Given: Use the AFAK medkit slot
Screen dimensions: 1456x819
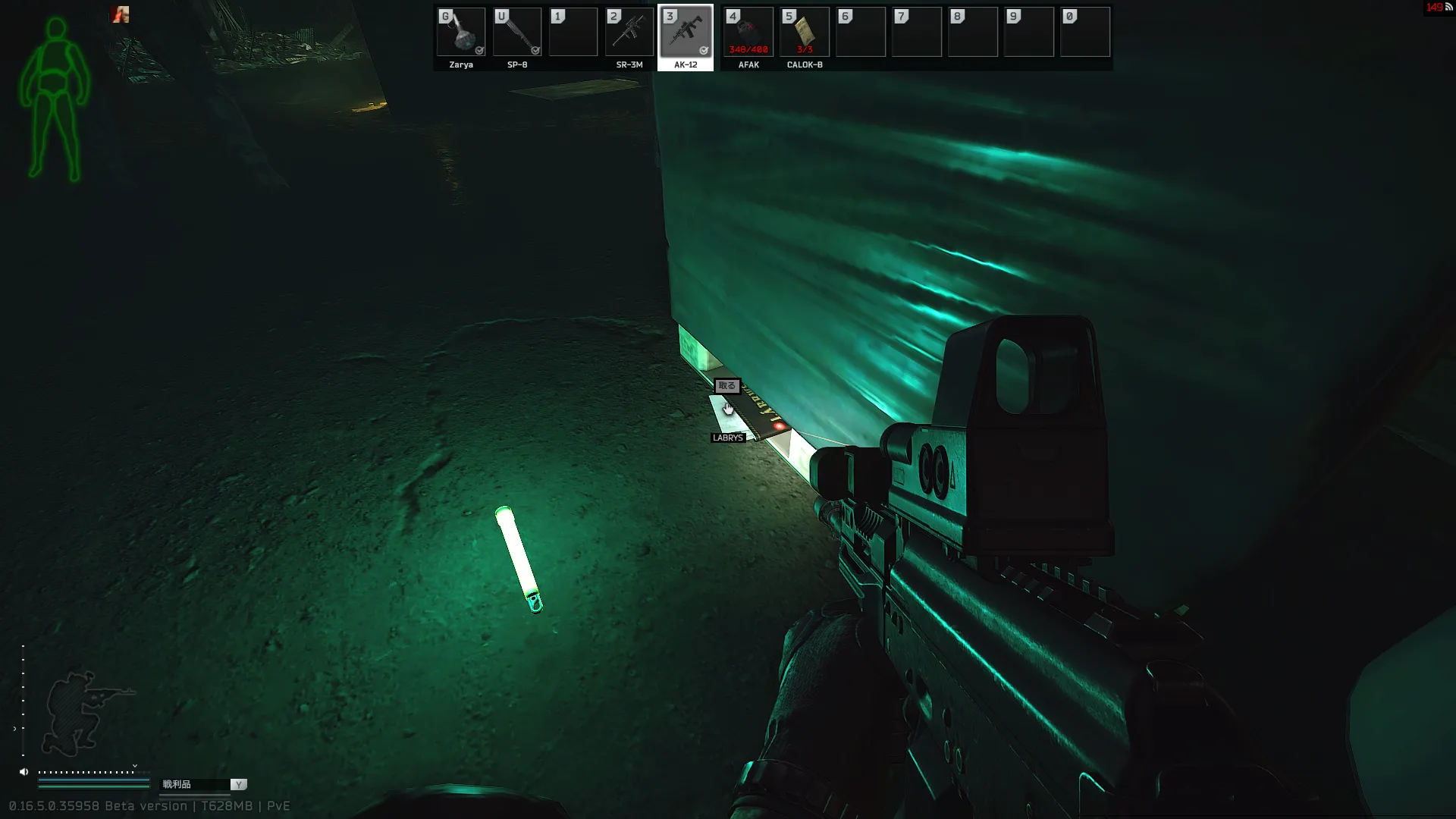Looking at the screenshot, I should 748,33.
